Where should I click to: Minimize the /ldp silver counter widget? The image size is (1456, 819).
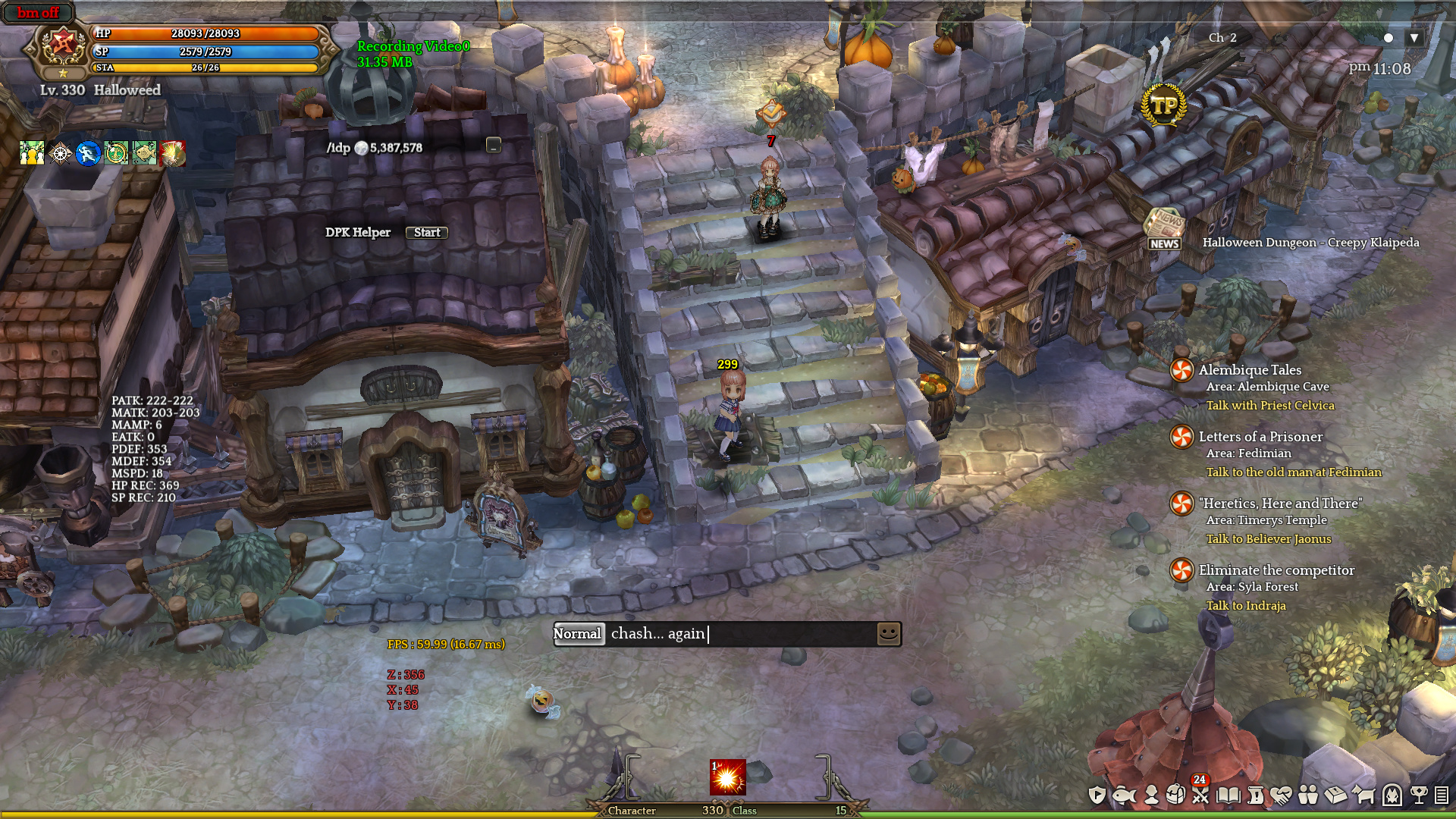coord(494,146)
